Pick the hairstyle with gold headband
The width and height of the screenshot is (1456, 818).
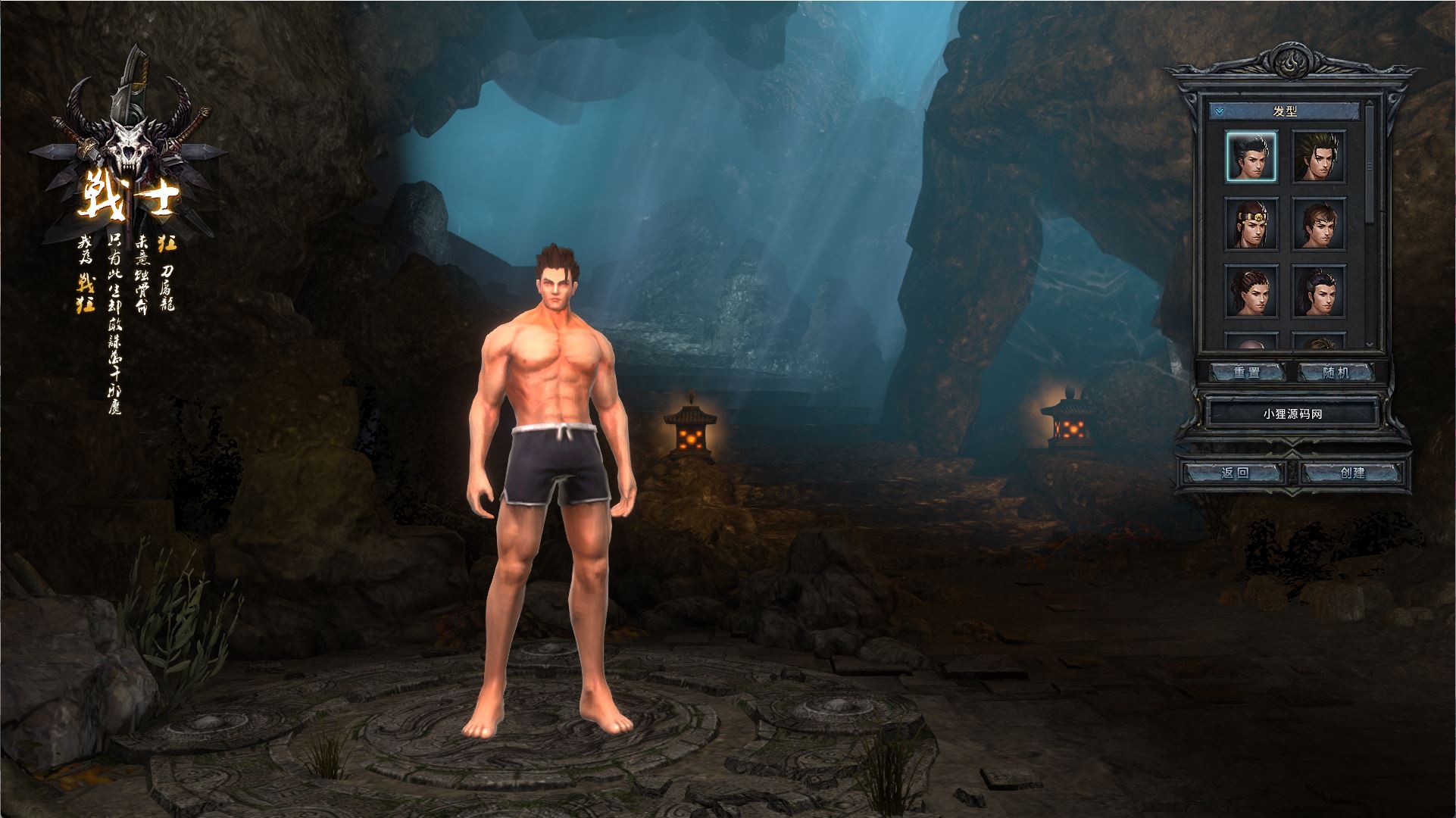pos(1251,223)
